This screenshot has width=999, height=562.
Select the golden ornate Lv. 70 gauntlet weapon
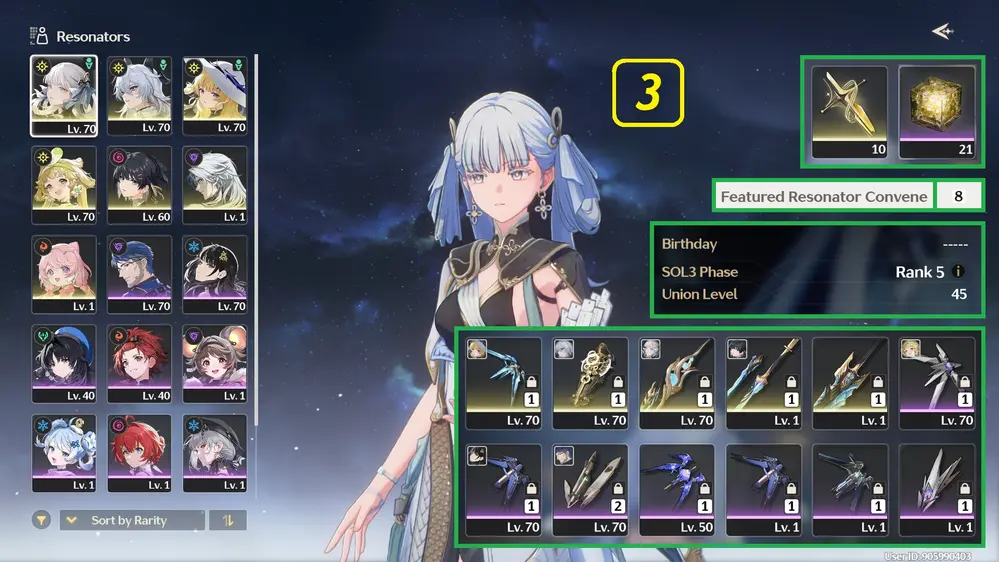click(x=590, y=383)
